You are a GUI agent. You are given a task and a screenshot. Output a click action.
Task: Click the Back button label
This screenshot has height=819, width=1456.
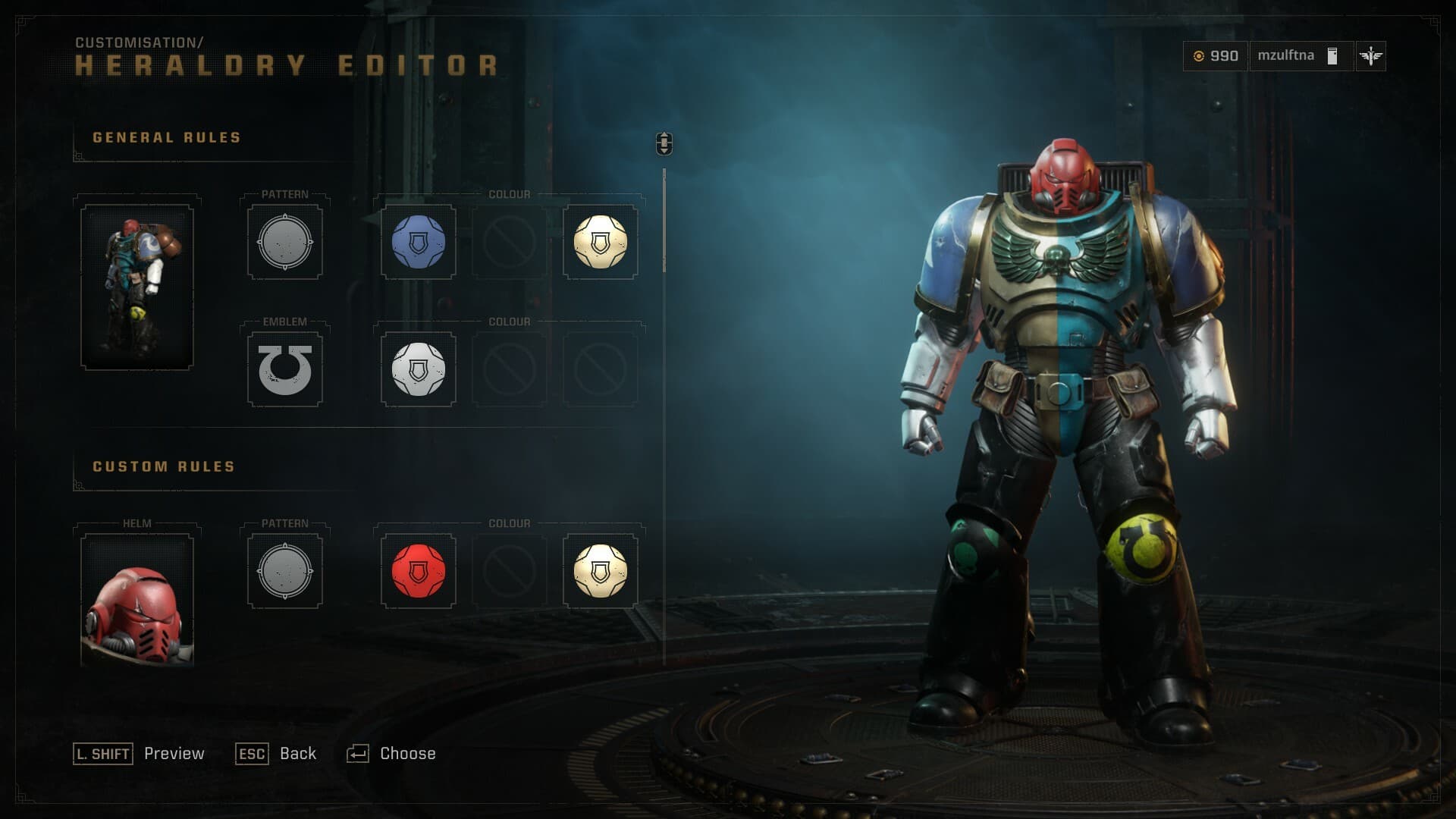pos(297,754)
